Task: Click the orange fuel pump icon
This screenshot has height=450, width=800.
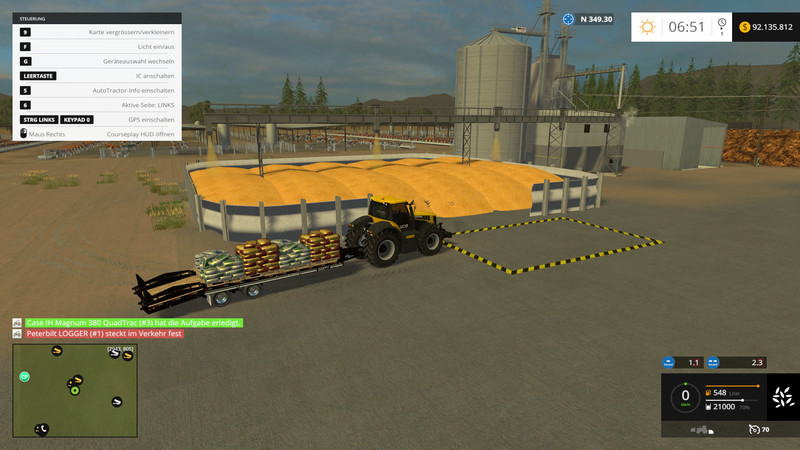Action: (x=710, y=392)
